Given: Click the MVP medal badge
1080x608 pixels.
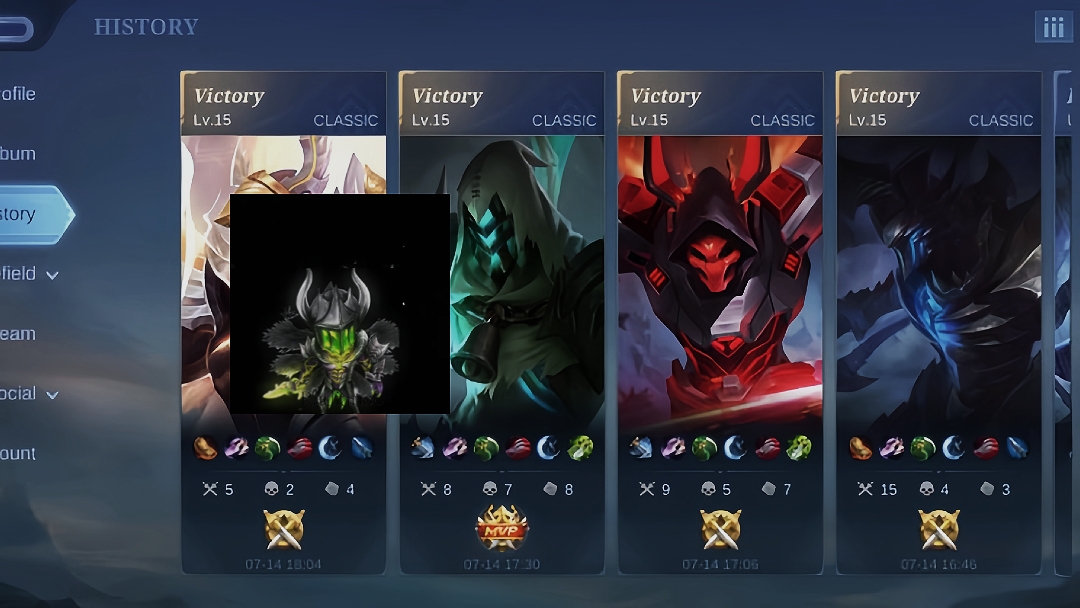Looking at the screenshot, I should [502, 528].
